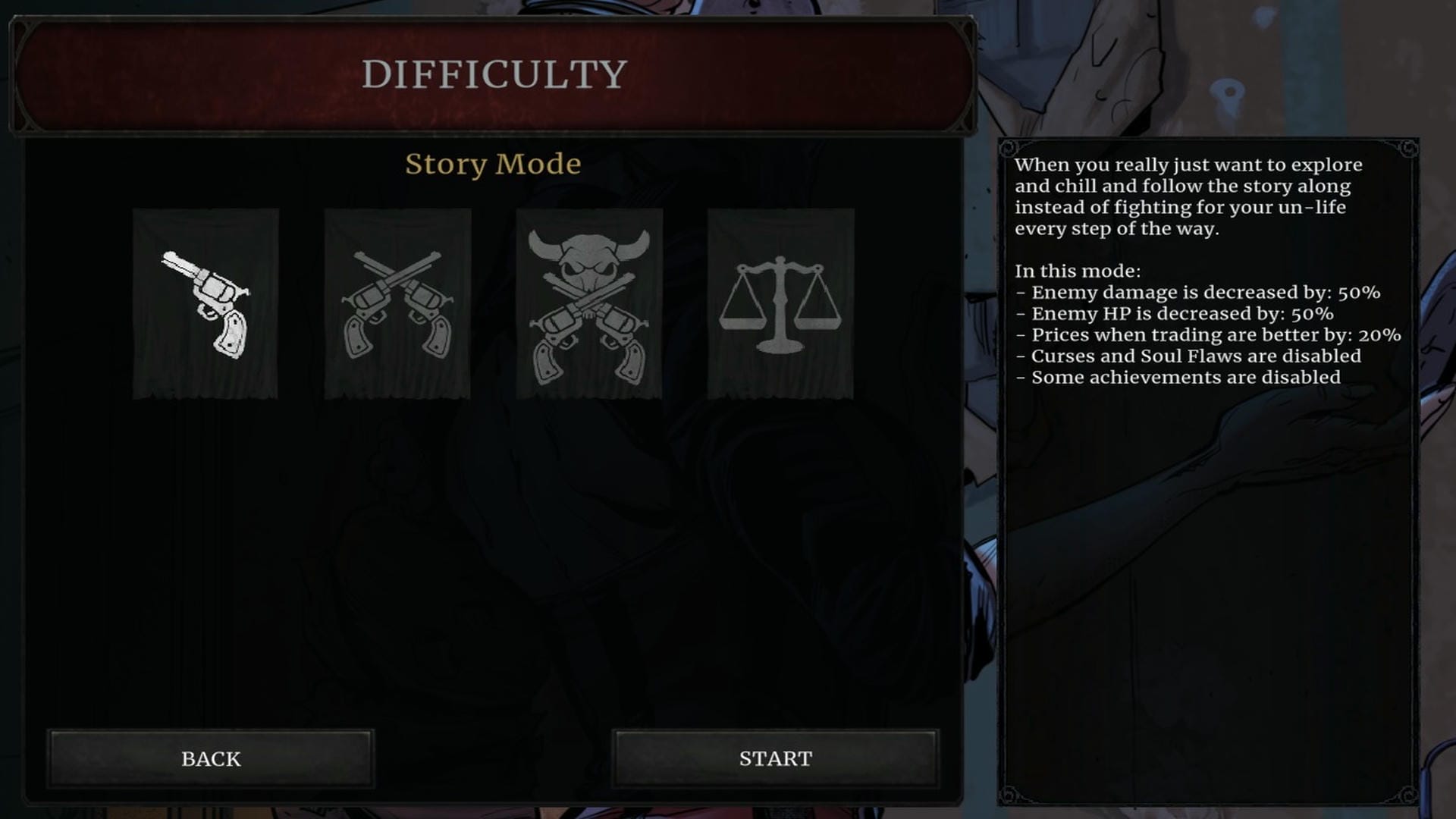The width and height of the screenshot is (1456, 819).
Task: Pick the bull skull with revolvers difficulty
Action: click(589, 303)
